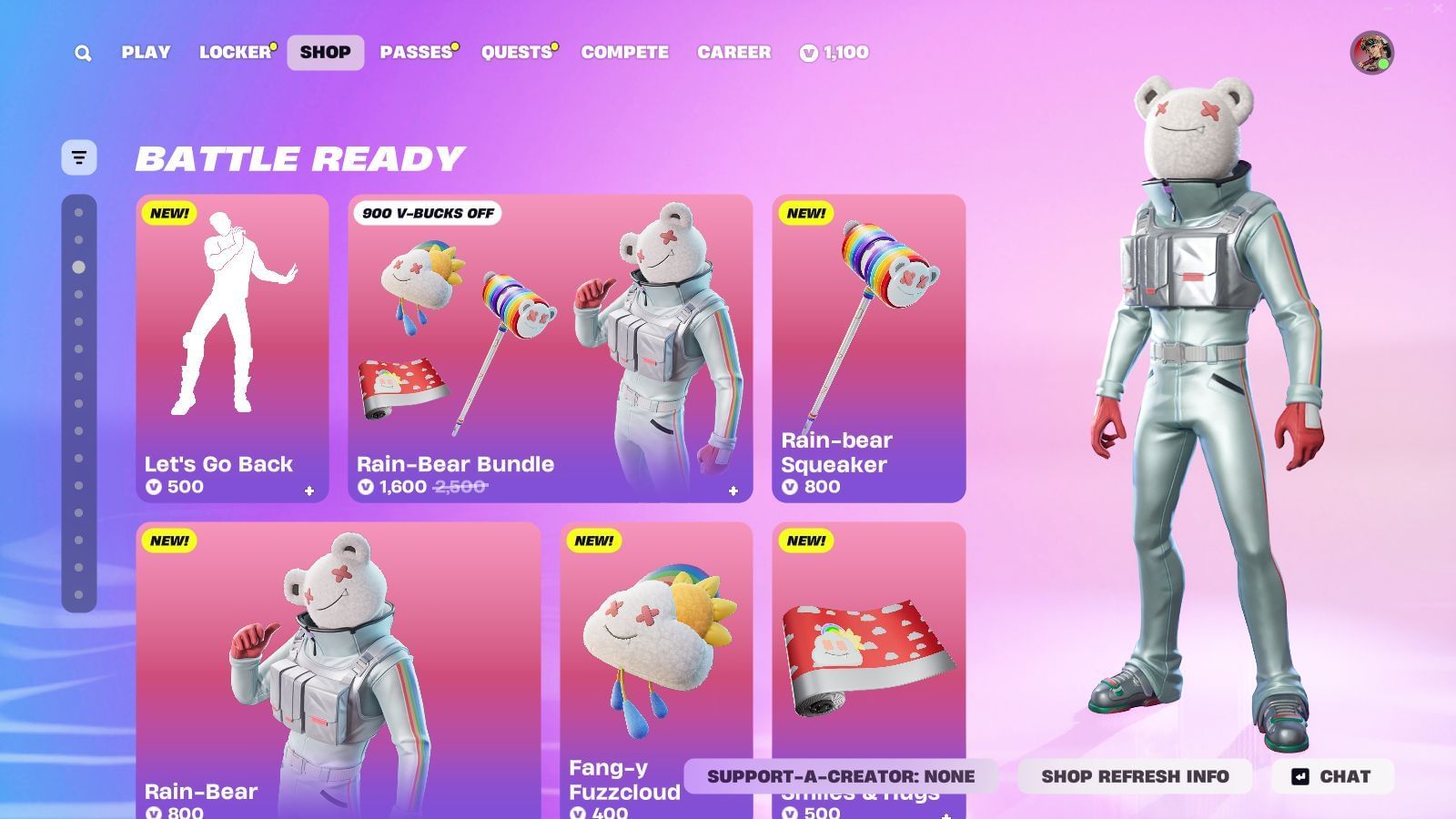Open the search magnifier icon
The width and height of the screenshot is (1456, 819).
pyautogui.click(x=82, y=52)
